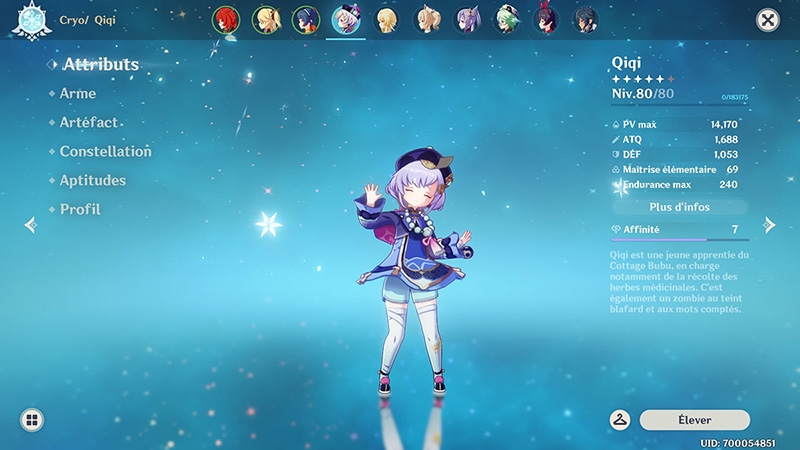Select the red-haired Diluc portrait
Screen dimensions: 800x450
pos(226,20)
